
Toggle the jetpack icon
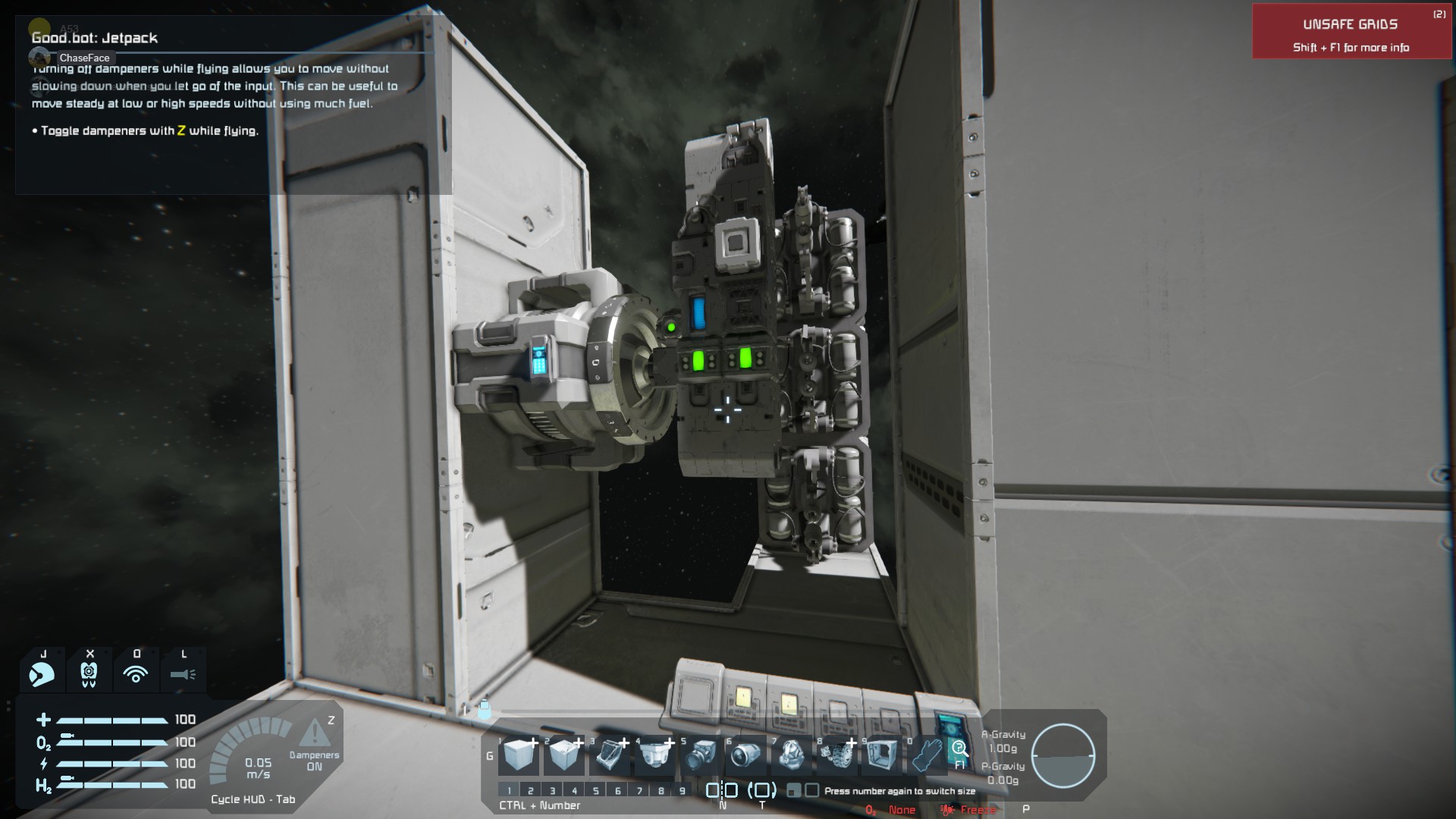click(x=42, y=673)
